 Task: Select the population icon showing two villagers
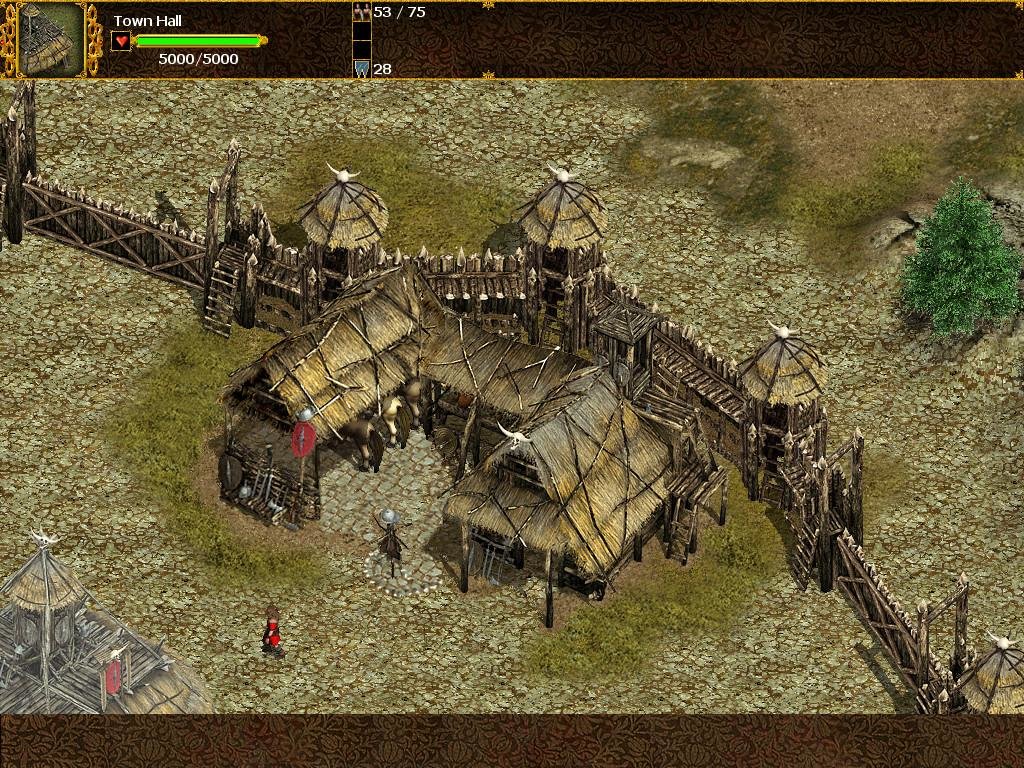point(361,12)
